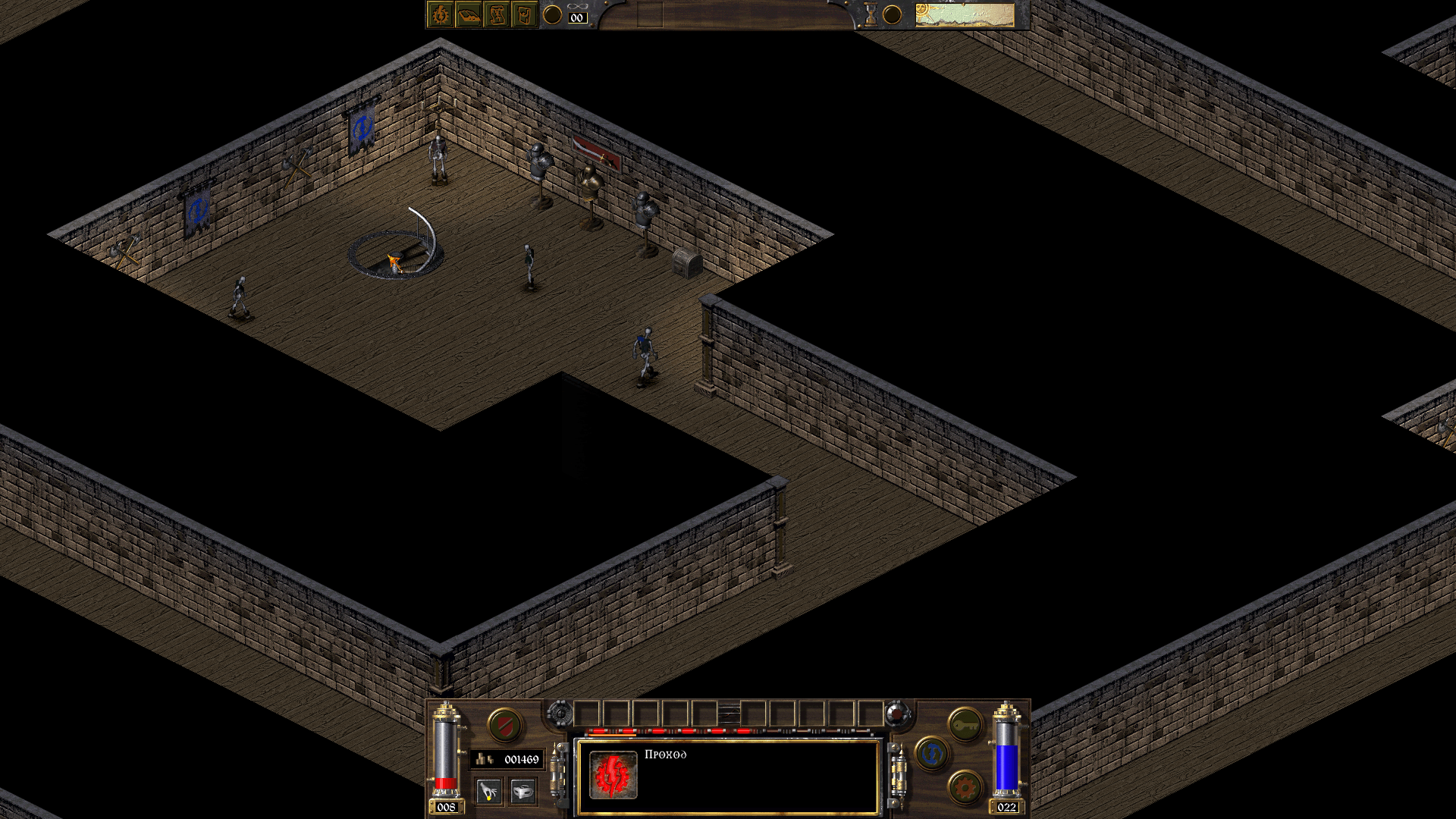This screenshot has height=819, width=1456.
Task: Activate the prowling mask skill
Action: tap(522, 792)
